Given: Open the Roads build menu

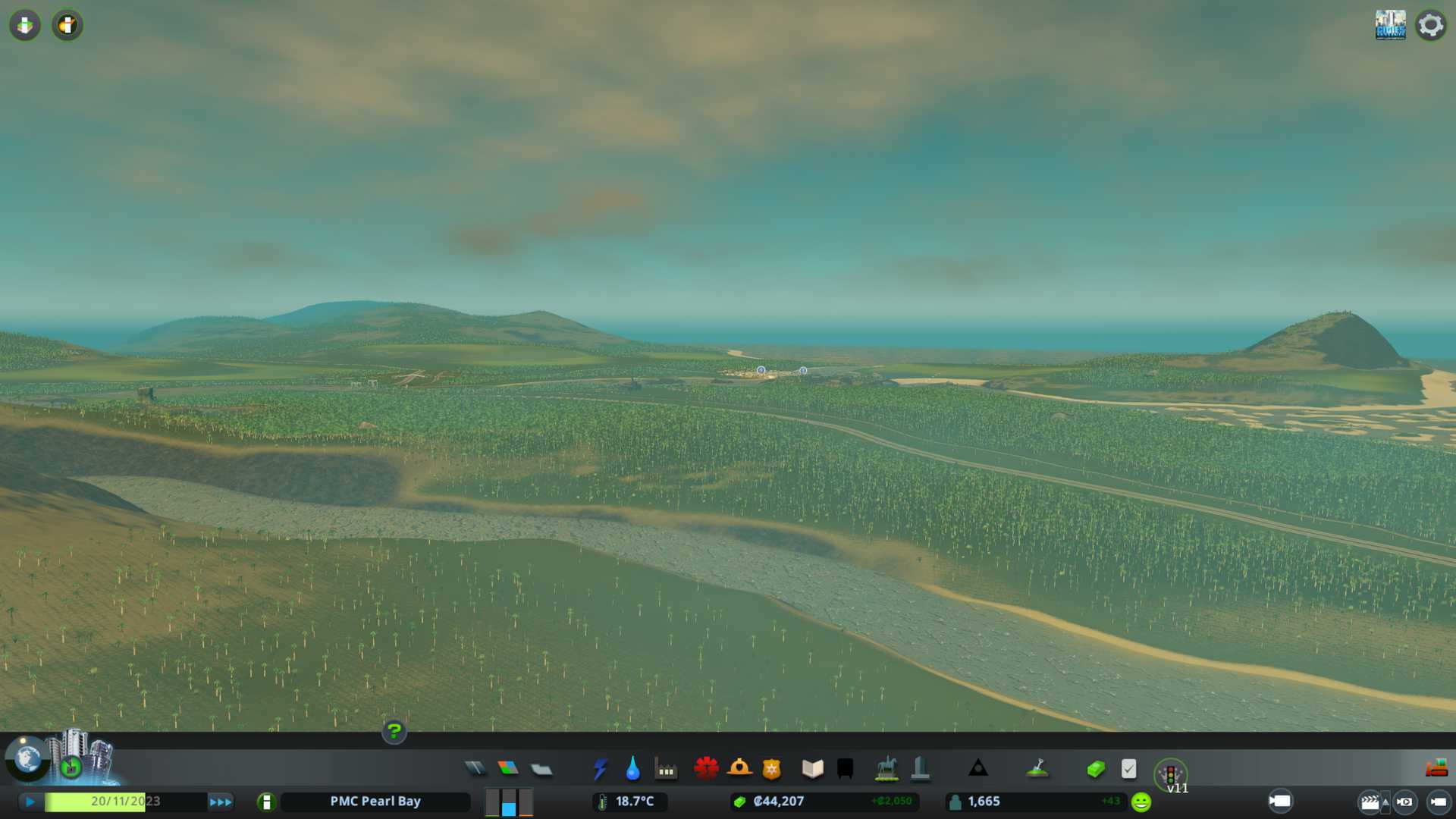Looking at the screenshot, I should click(x=475, y=769).
